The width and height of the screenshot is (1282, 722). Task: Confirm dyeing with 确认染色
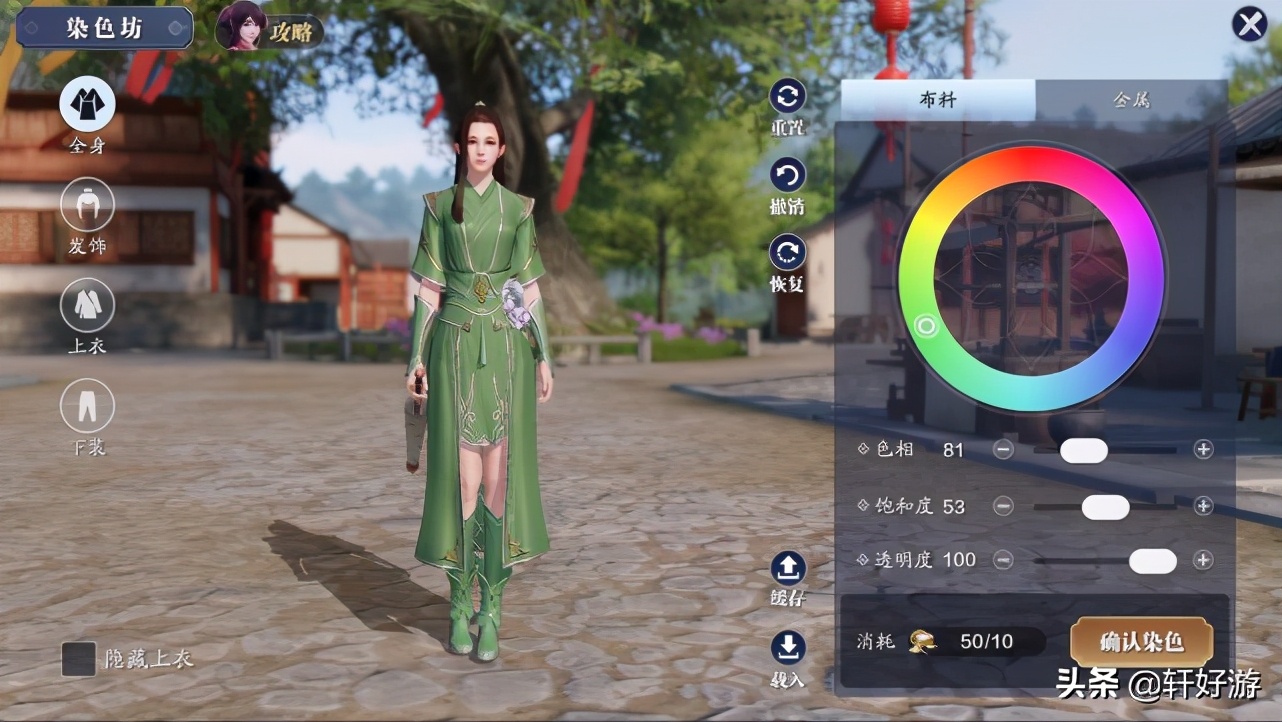point(1141,642)
